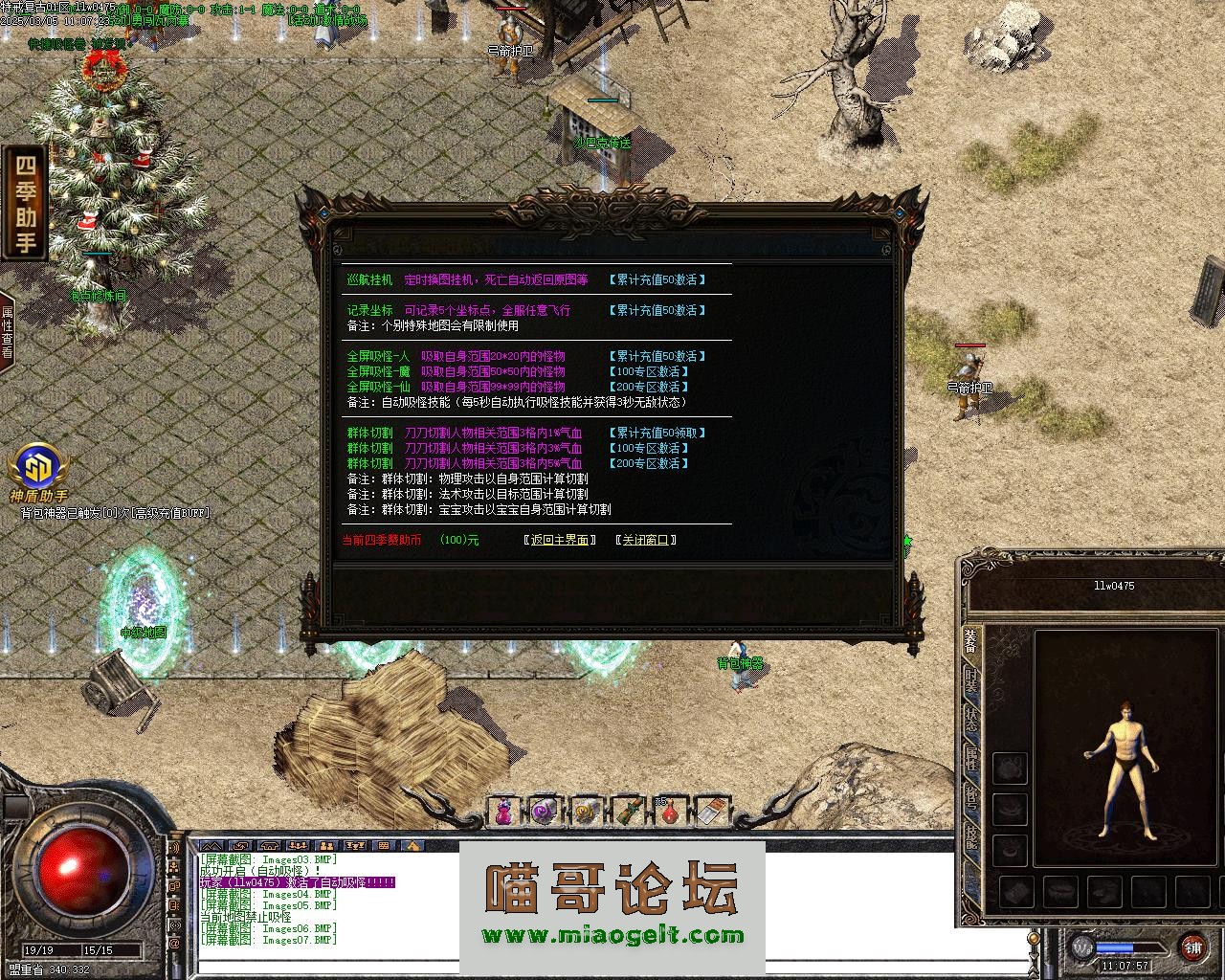
Task: Select the purple swirl scroll hotbar slot
Action: [x=546, y=813]
